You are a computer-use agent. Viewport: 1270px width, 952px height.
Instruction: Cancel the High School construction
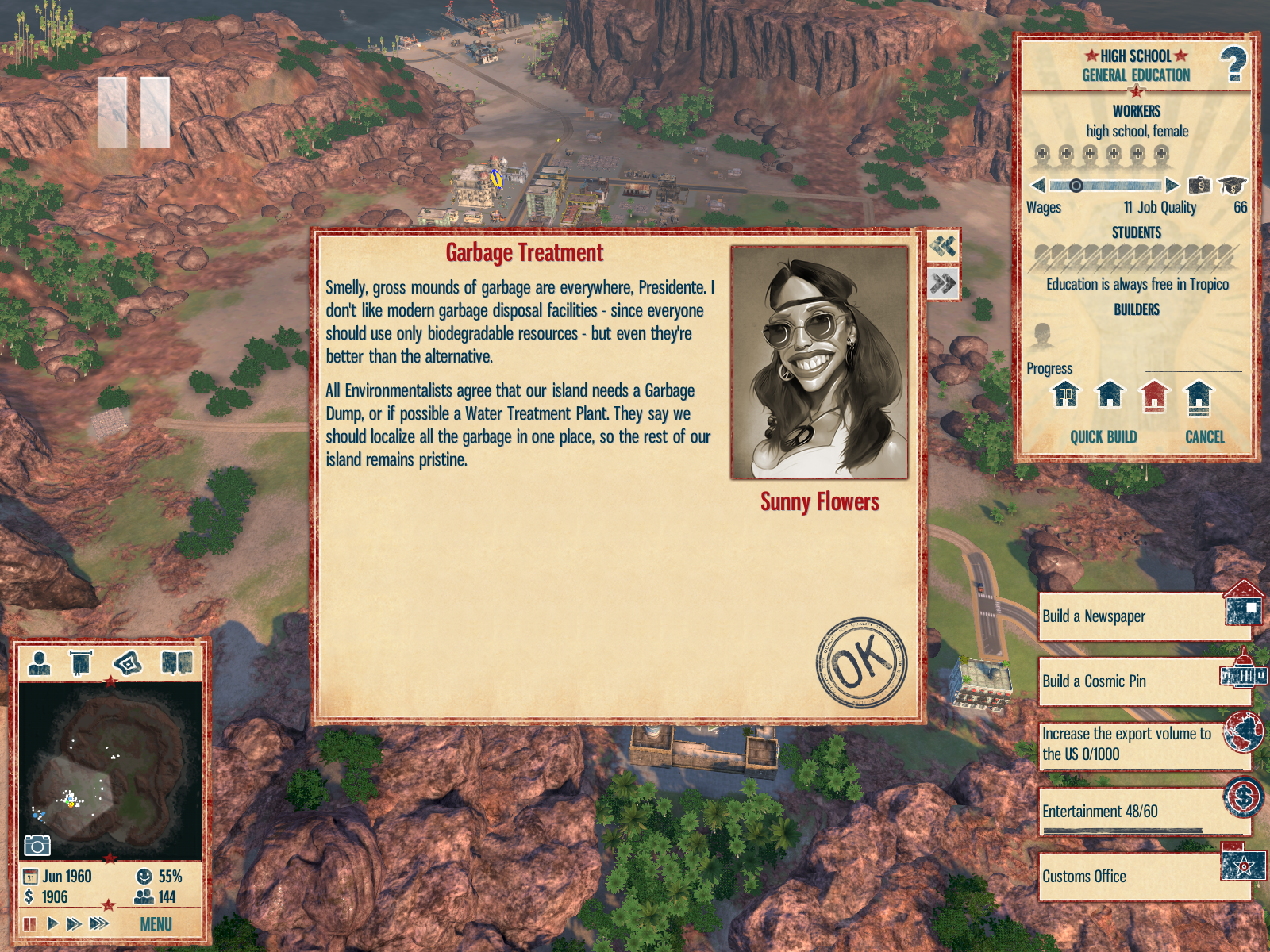click(1204, 437)
